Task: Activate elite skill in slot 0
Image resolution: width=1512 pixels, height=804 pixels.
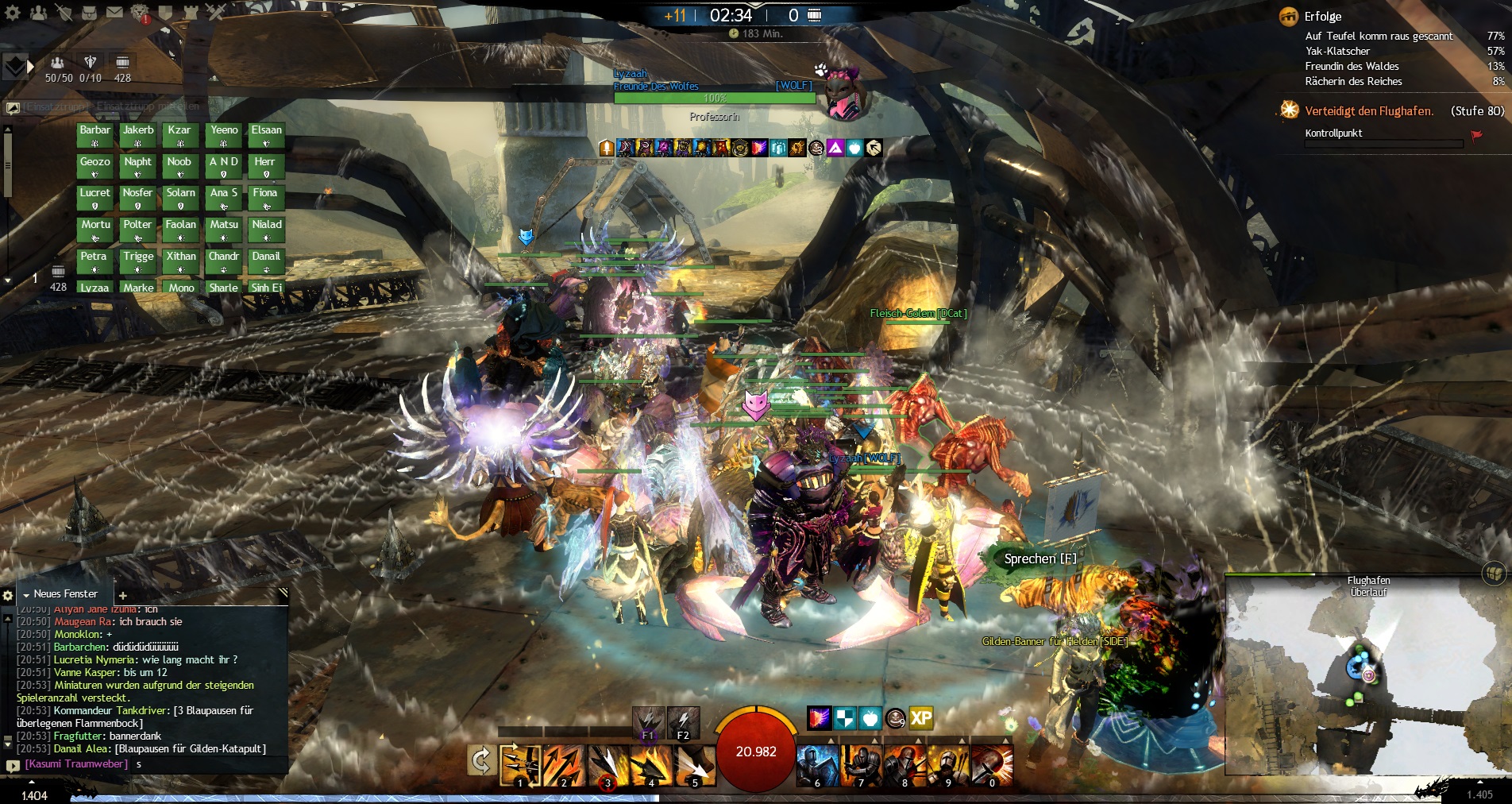Action: point(992,766)
